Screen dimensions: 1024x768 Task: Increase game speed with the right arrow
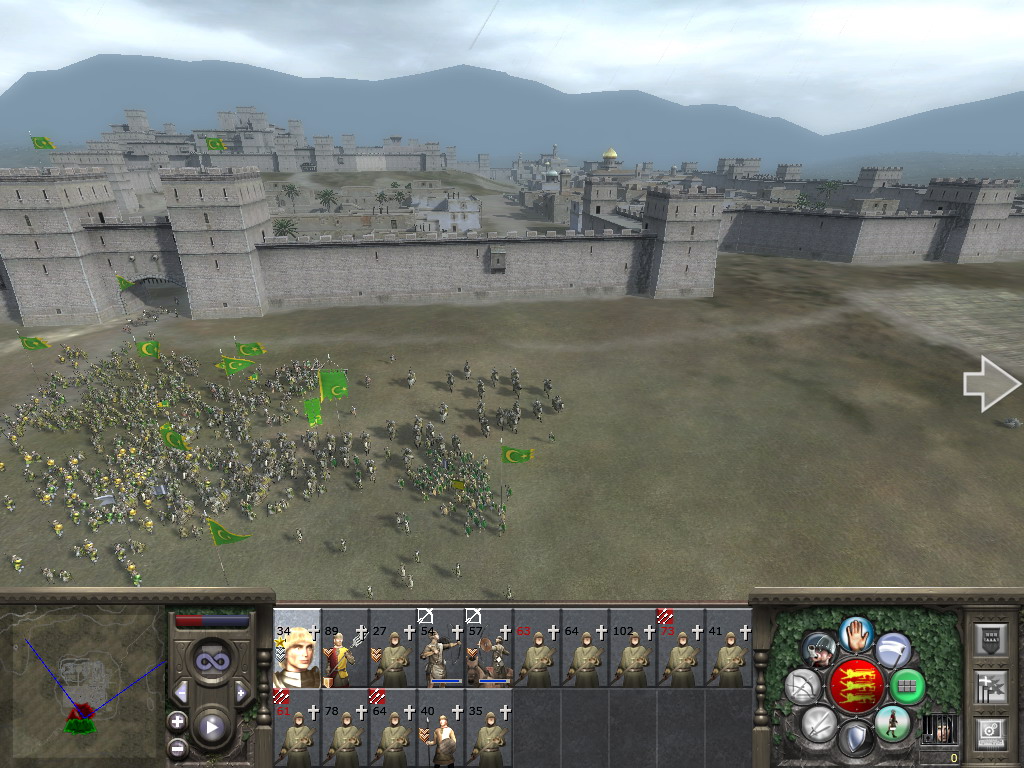click(x=241, y=692)
